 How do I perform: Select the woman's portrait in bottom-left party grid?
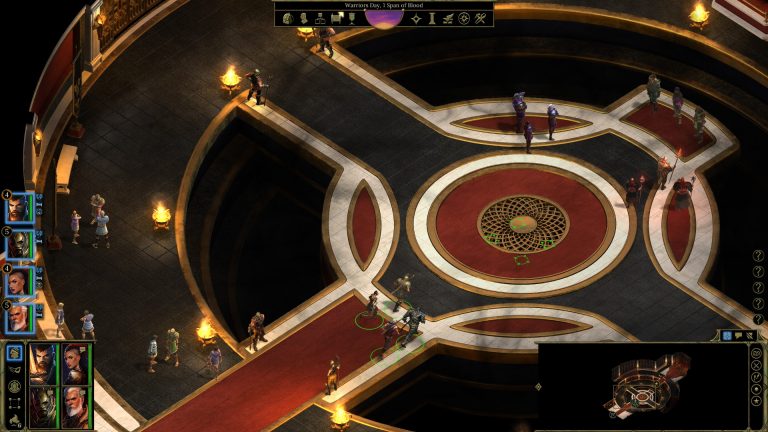pyautogui.click(x=75, y=362)
